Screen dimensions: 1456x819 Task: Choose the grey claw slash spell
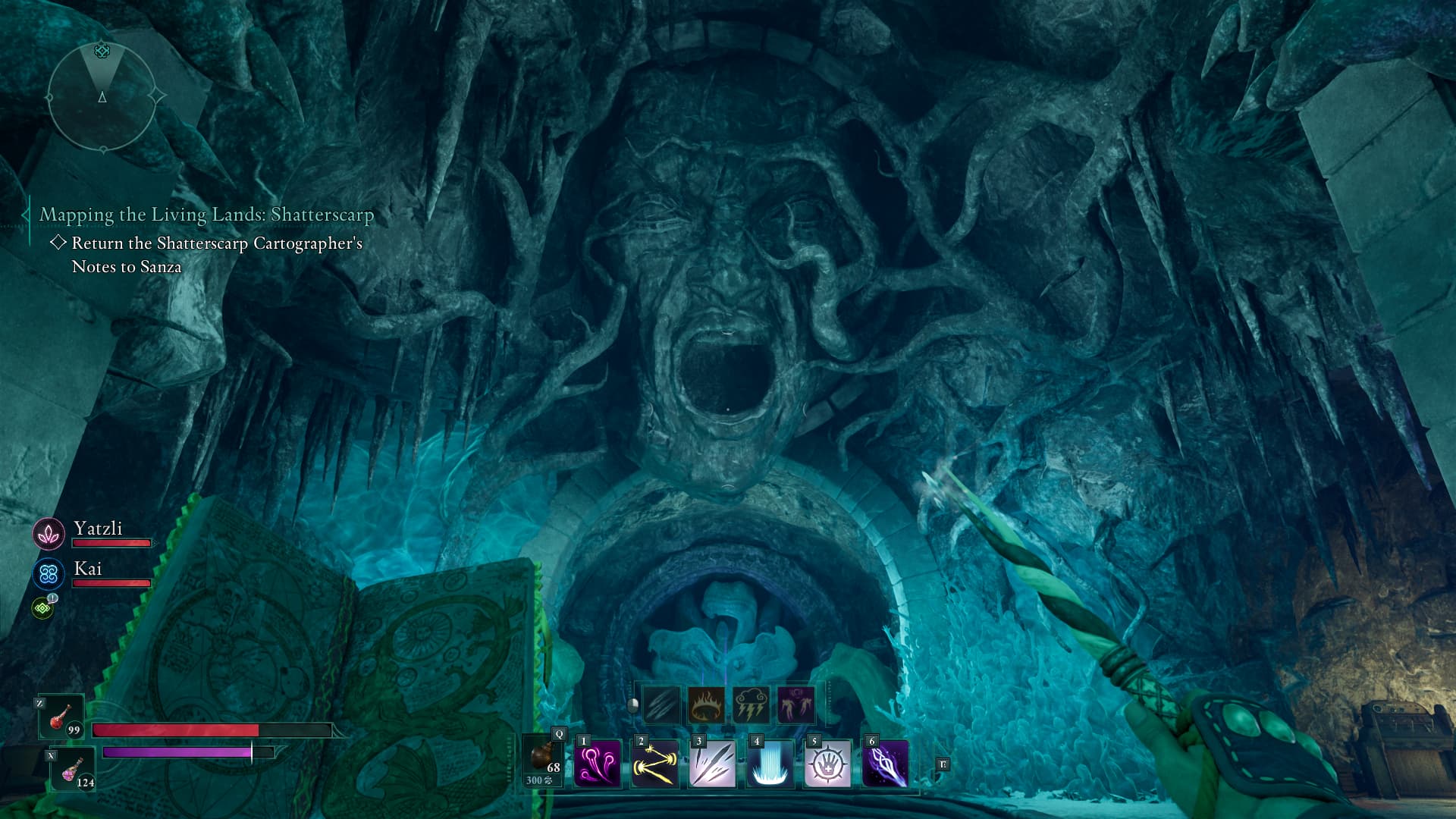[x=661, y=704]
